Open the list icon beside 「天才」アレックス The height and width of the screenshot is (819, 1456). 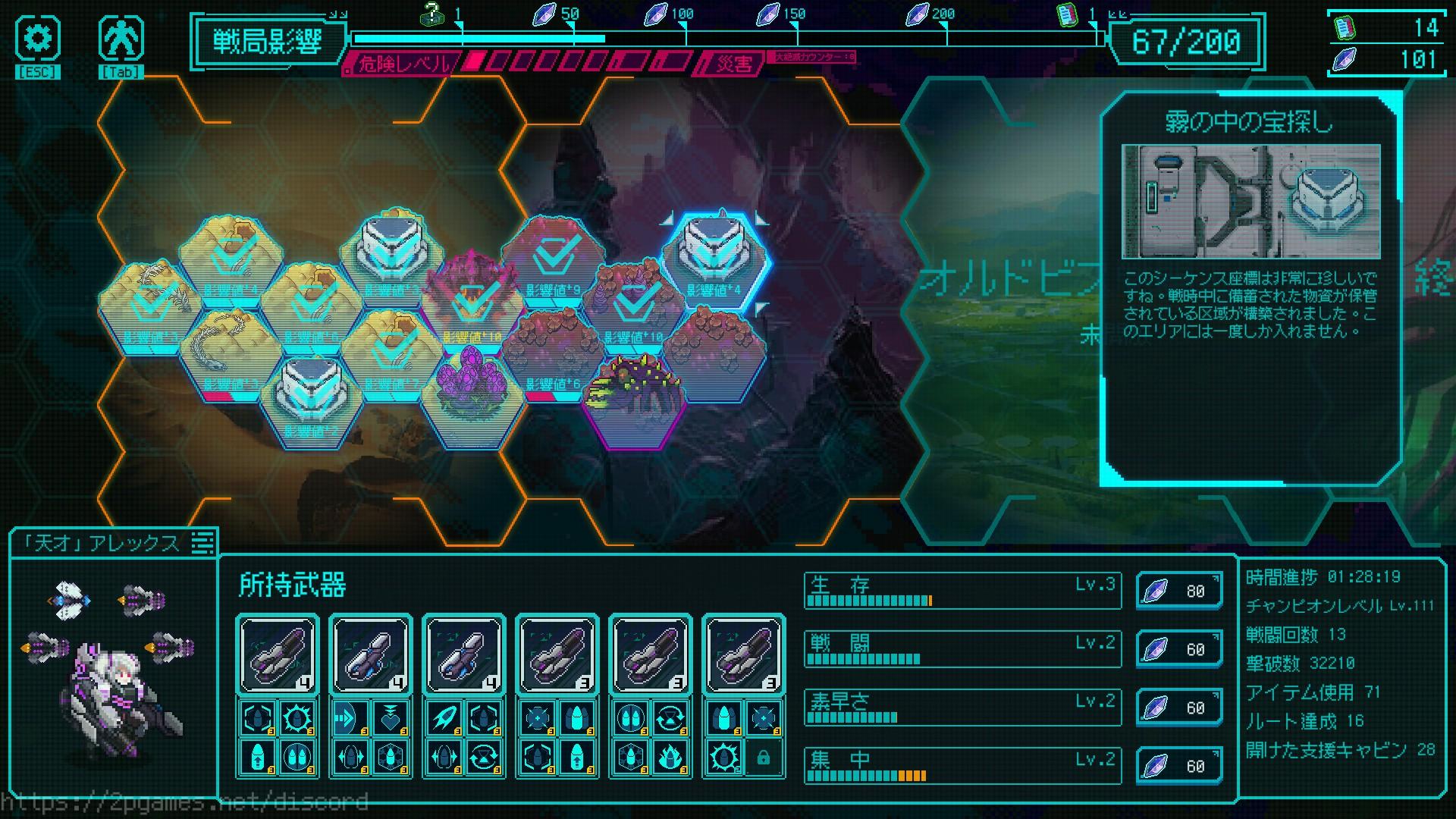pos(202,543)
